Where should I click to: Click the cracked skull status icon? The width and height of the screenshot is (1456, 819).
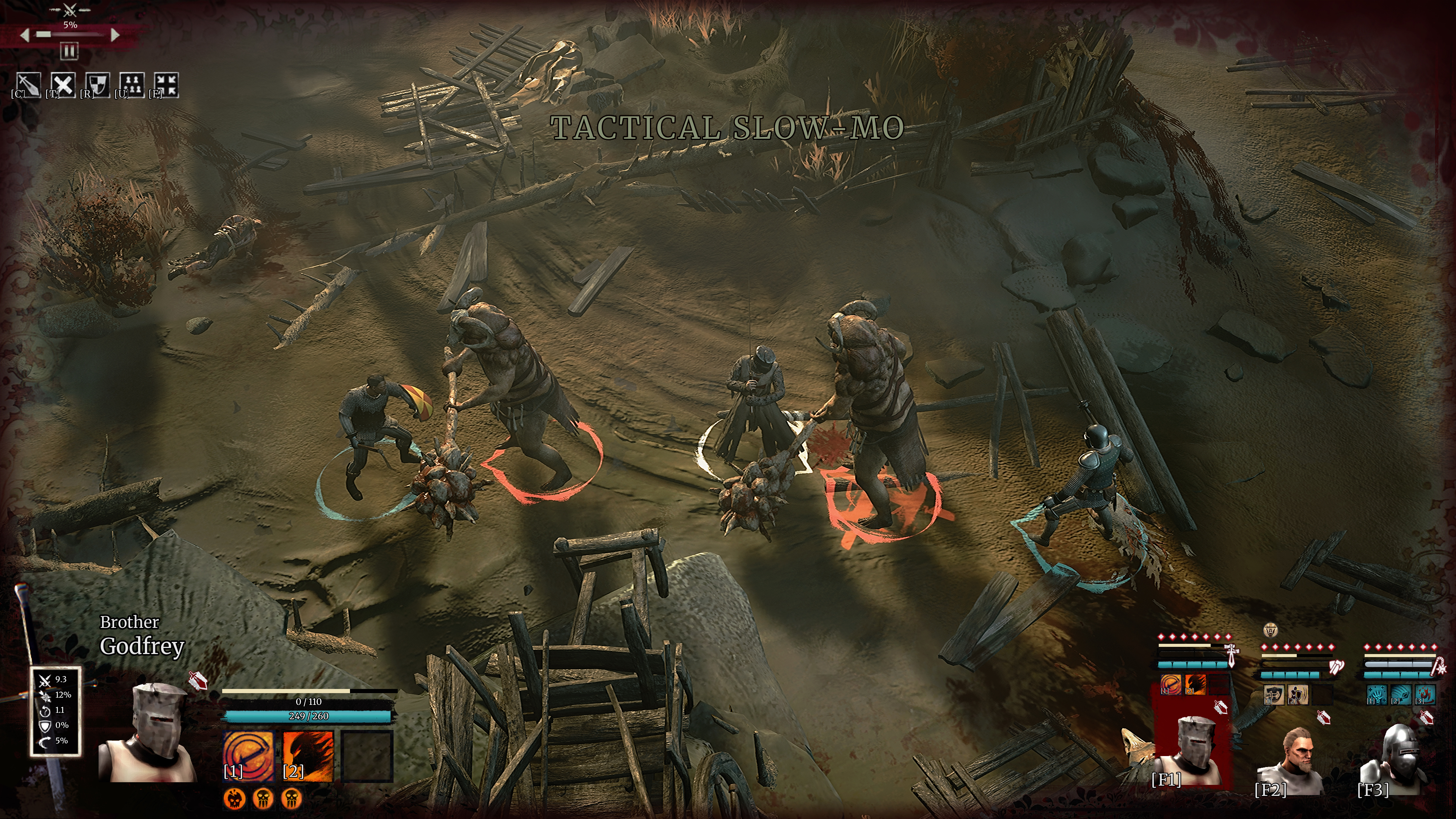[x=235, y=798]
